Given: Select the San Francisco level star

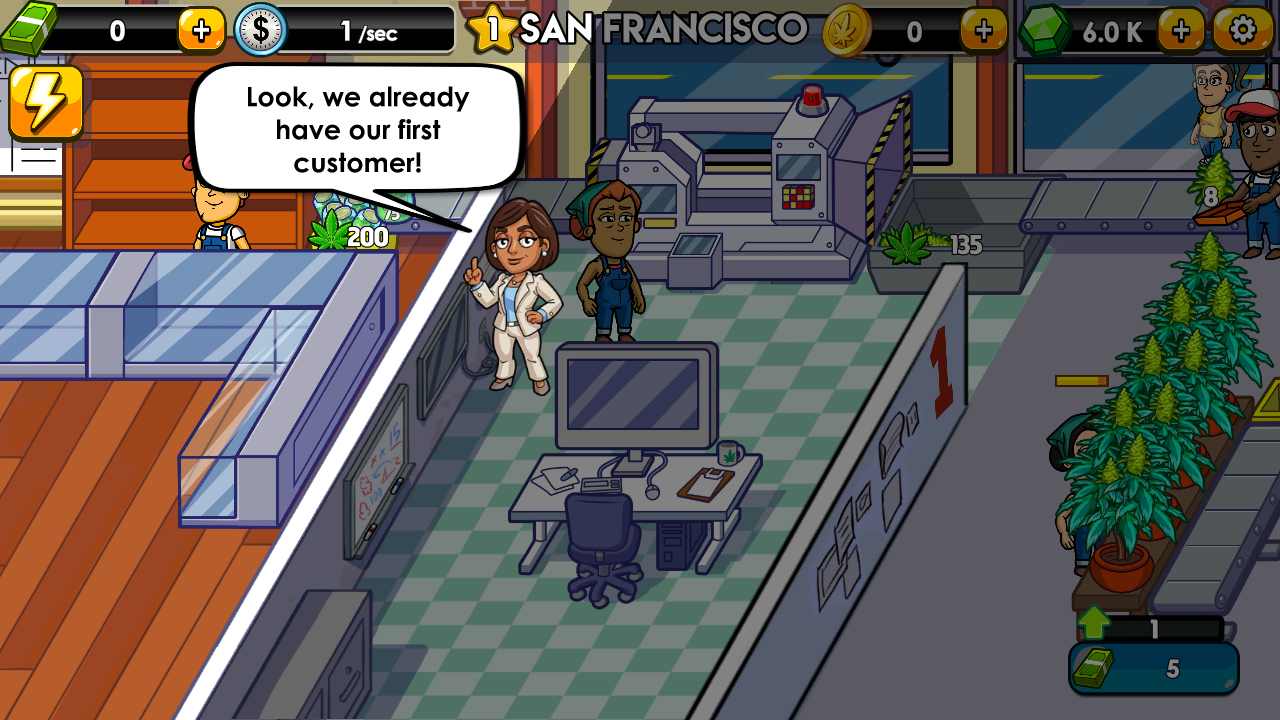Looking at the screenshot, I should (x=491, y=29).
